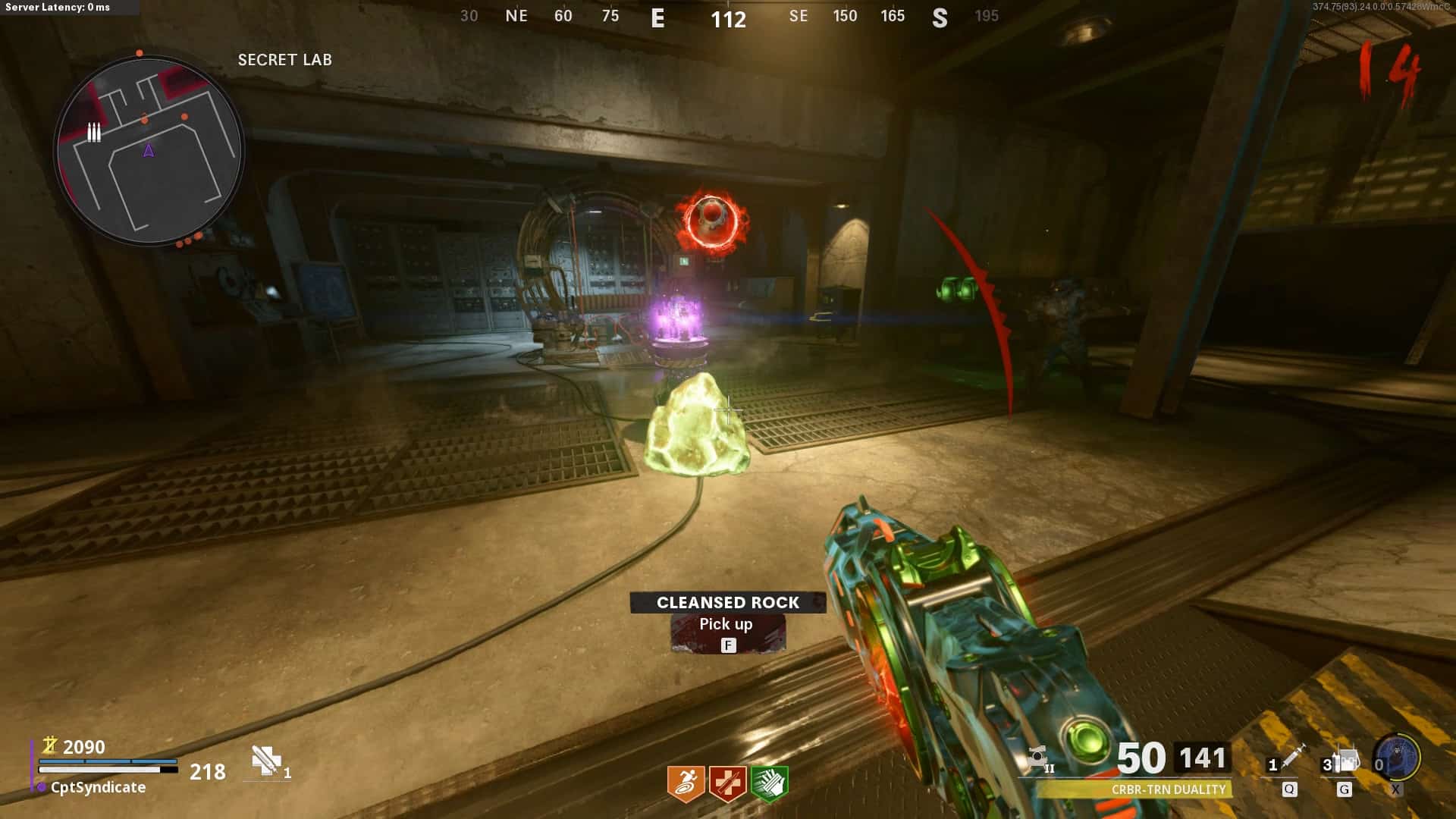Click the self-revive kit icon
1456x819 pixels.
pos(265,760)
